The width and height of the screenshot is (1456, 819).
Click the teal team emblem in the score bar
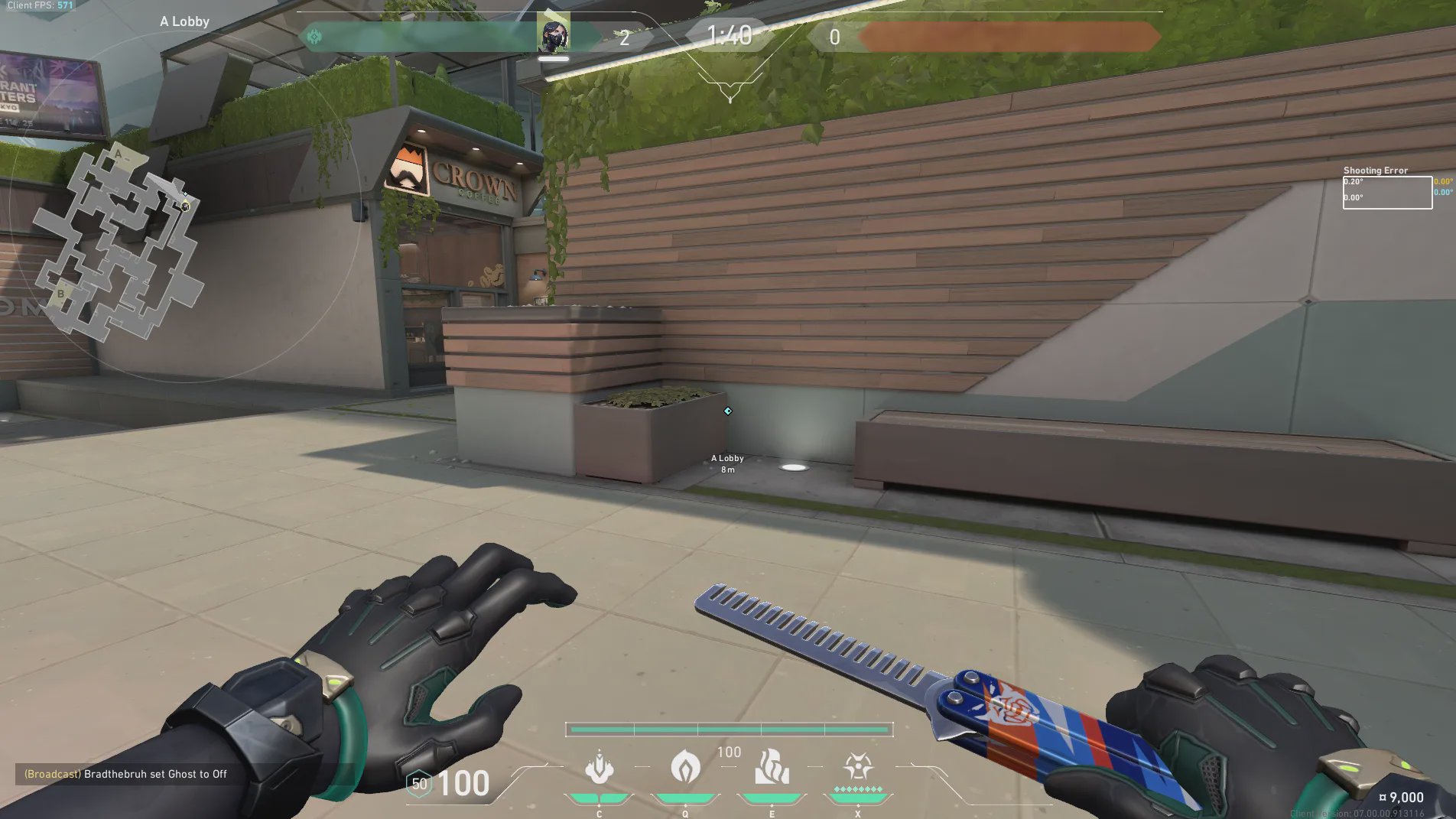314,37
